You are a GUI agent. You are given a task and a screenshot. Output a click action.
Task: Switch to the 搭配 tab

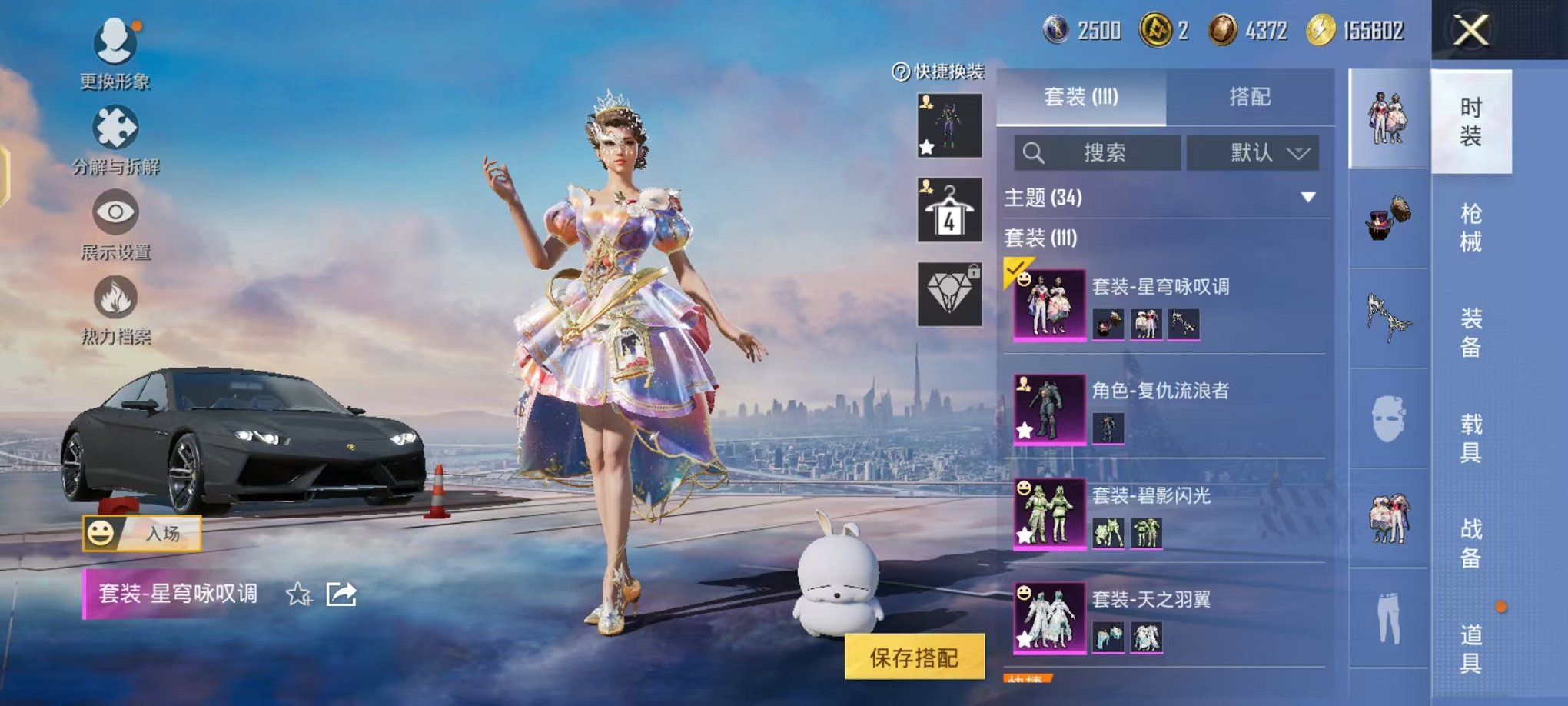point(1249,97)
